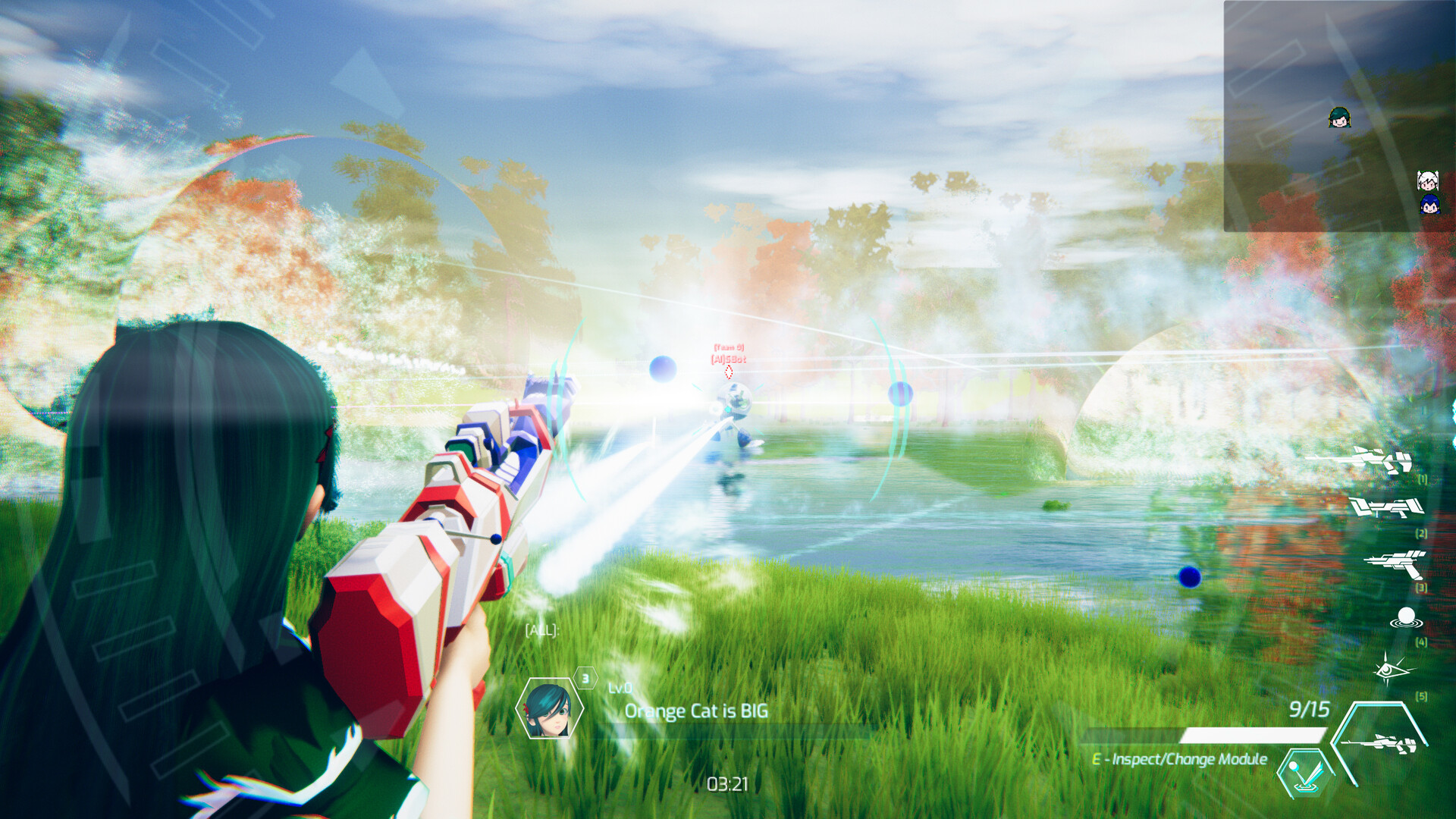Select the grenade icon in slot [4]
The height and width of the screenshot is (819, 1456).
click(x=1407, y=616)
